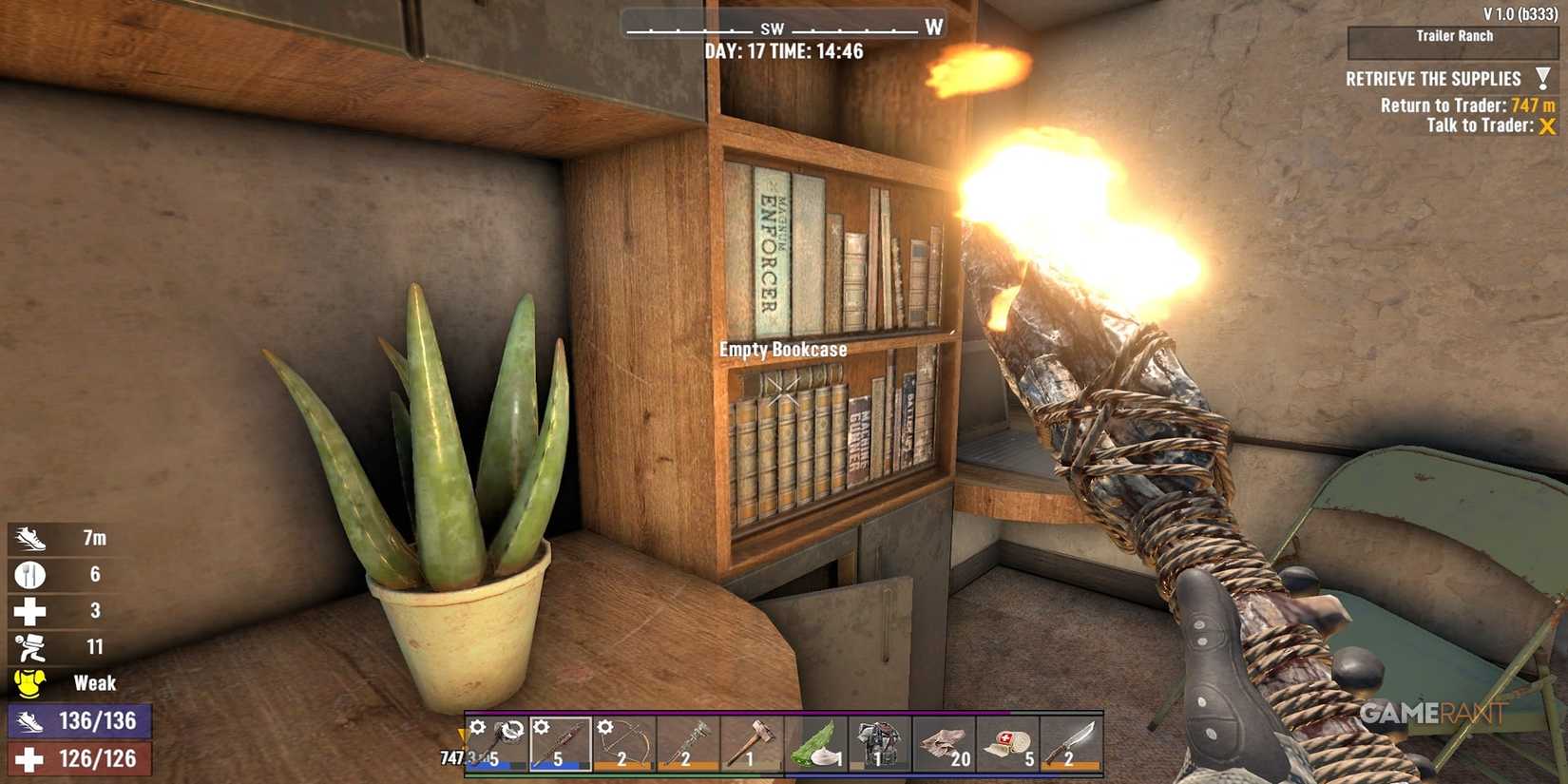
Task: Click the white health cross icon
Action: [x=30, y=610]
